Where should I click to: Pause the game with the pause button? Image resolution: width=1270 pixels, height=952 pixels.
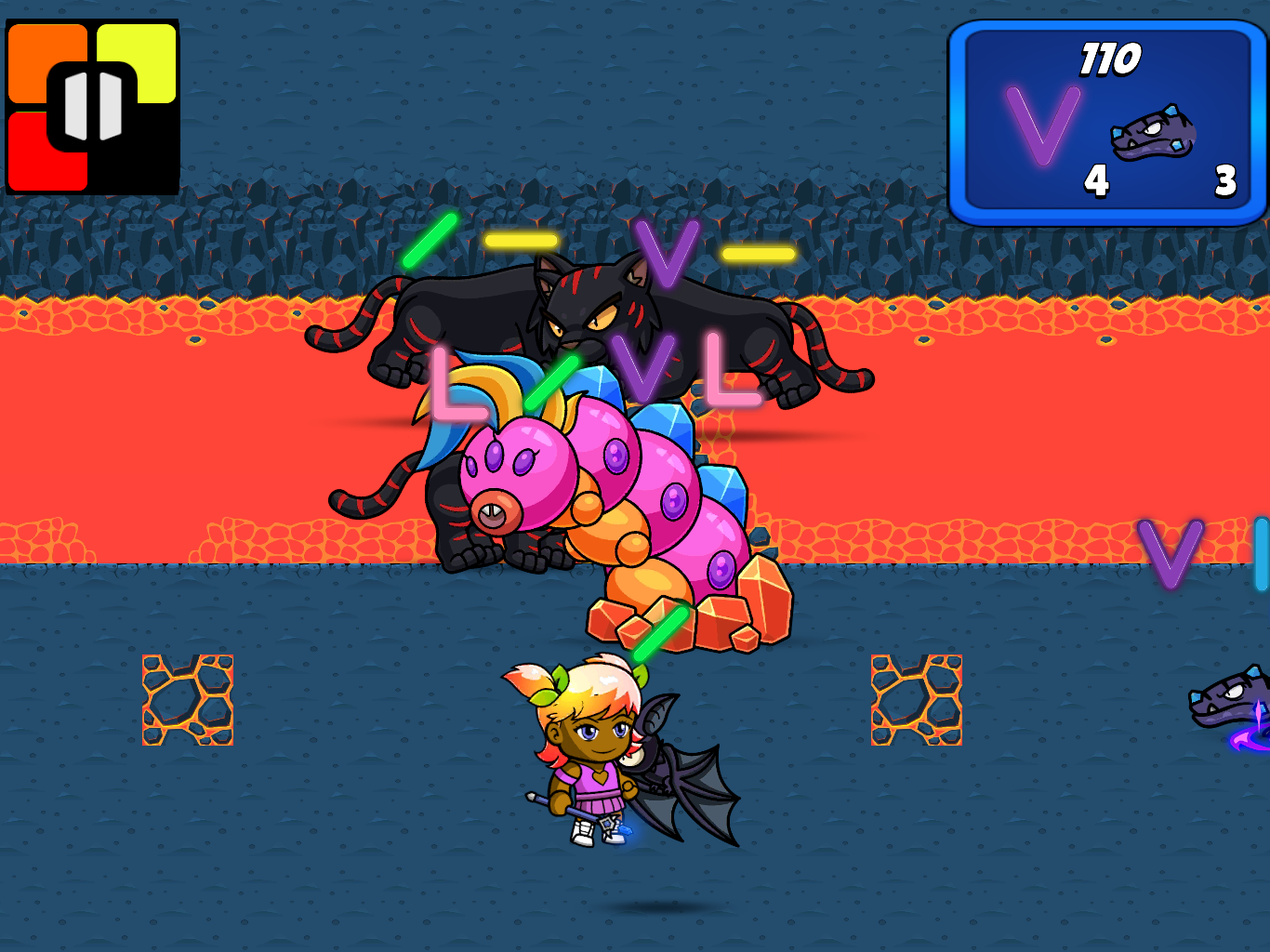(92, 106)
